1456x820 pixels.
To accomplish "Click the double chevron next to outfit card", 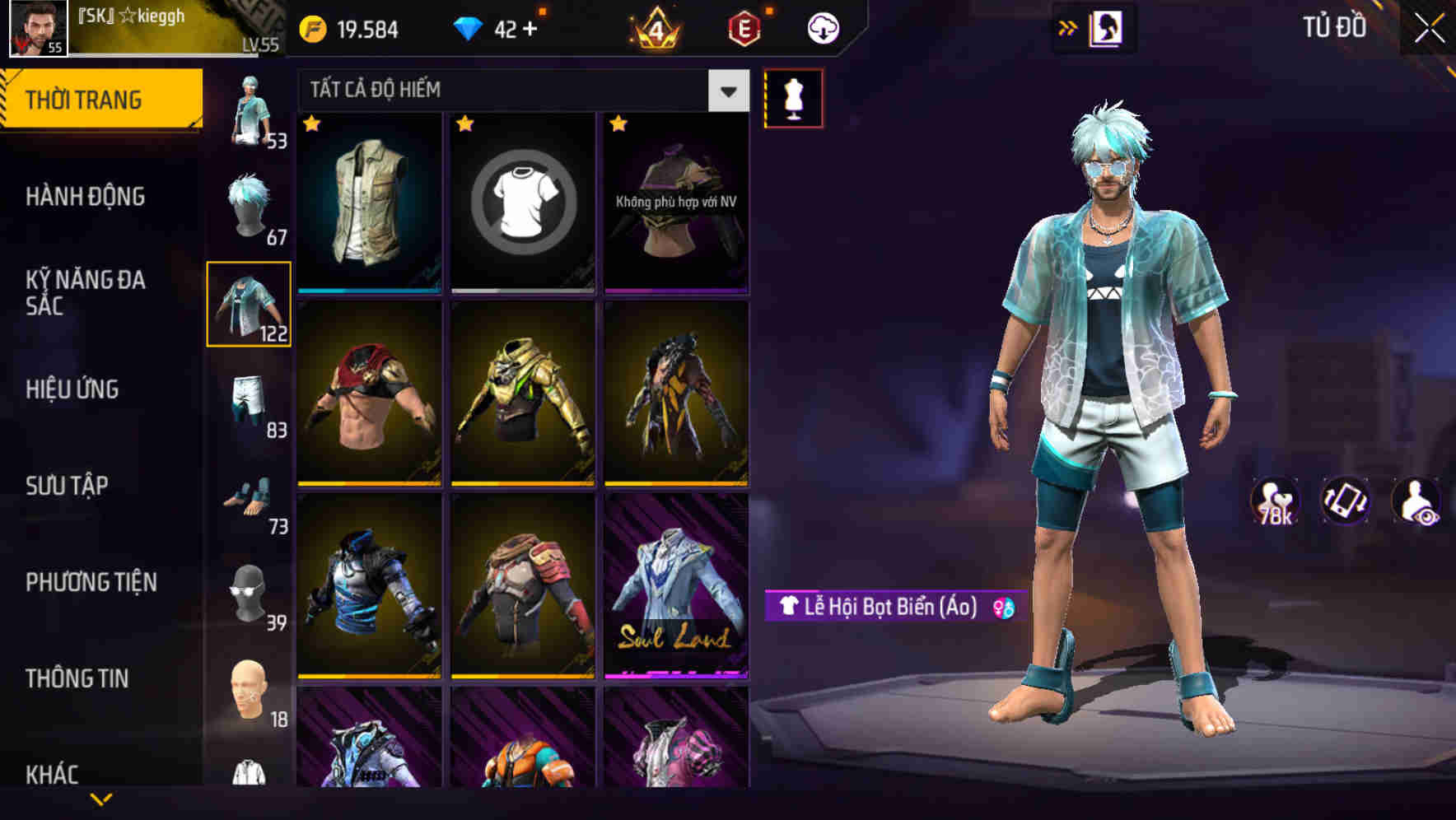I will [1069, 27].
